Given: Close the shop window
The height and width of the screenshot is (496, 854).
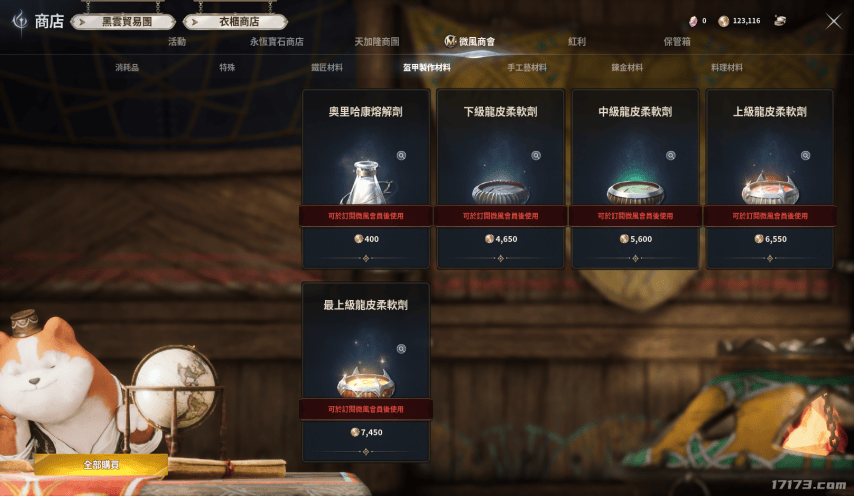Looking at the screenshot, I should tap(833, 21).
